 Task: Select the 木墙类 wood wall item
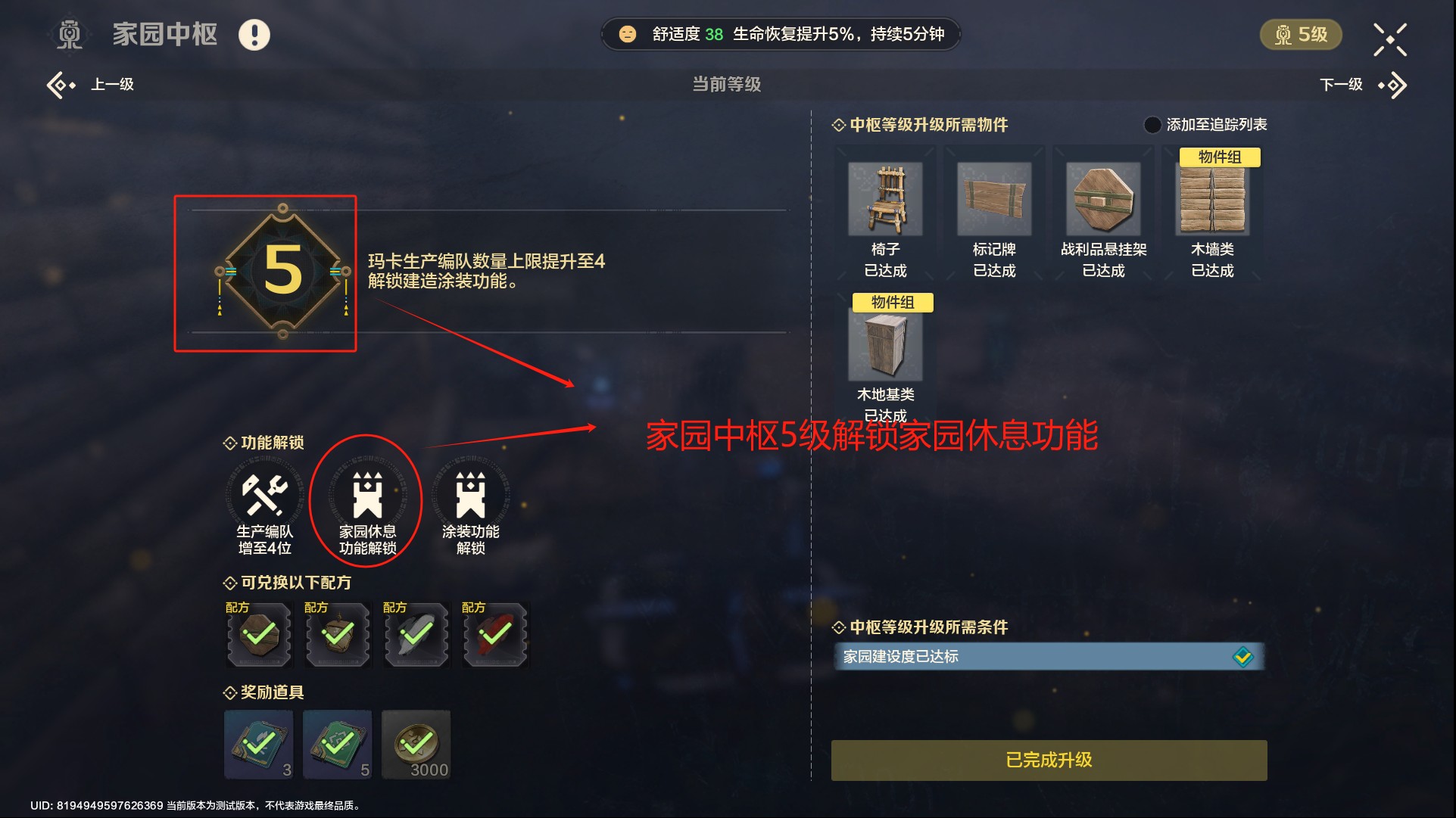point(1213,198)
